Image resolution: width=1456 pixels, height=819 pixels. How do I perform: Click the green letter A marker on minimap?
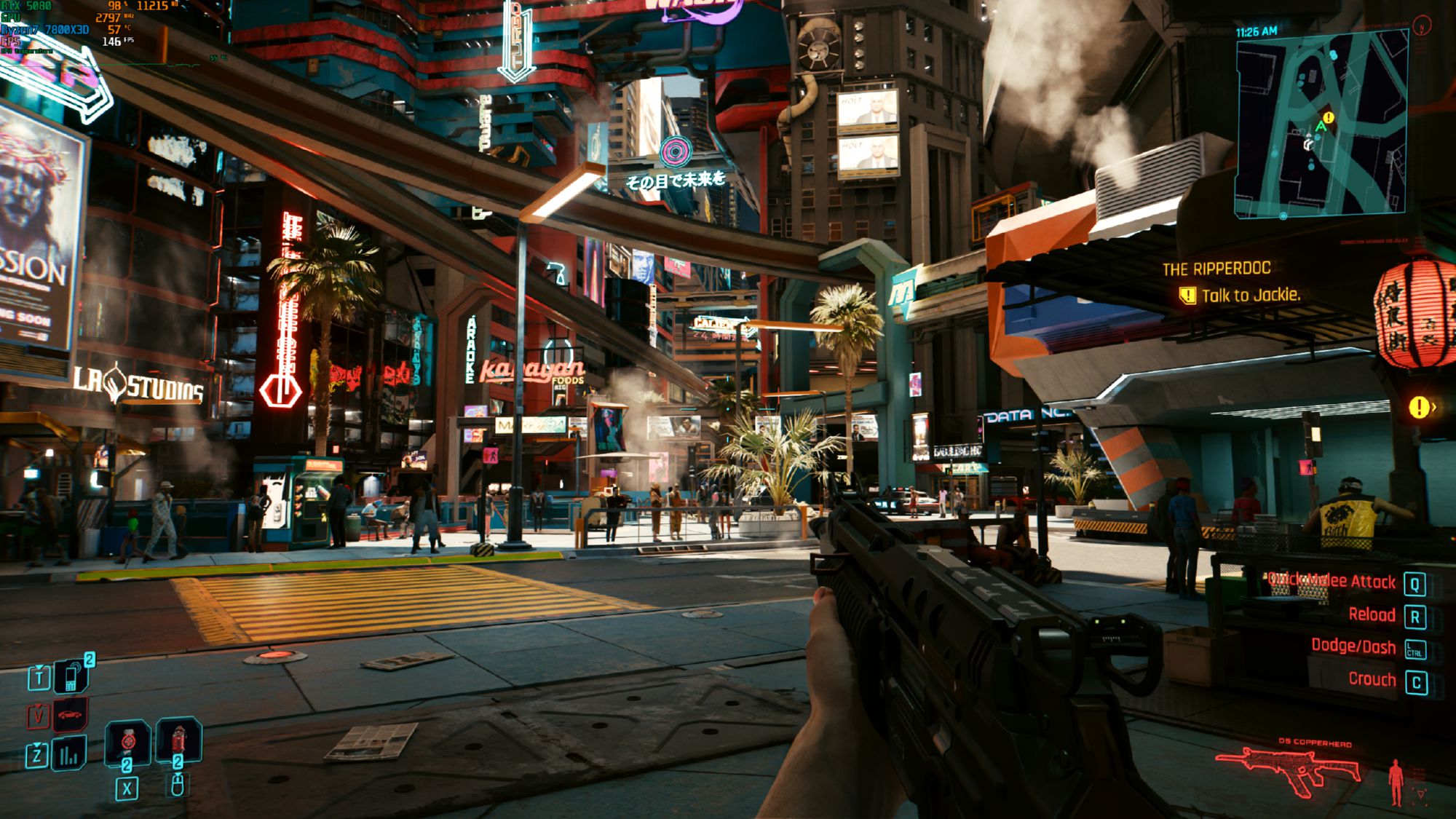click(x=1321, y=127)
